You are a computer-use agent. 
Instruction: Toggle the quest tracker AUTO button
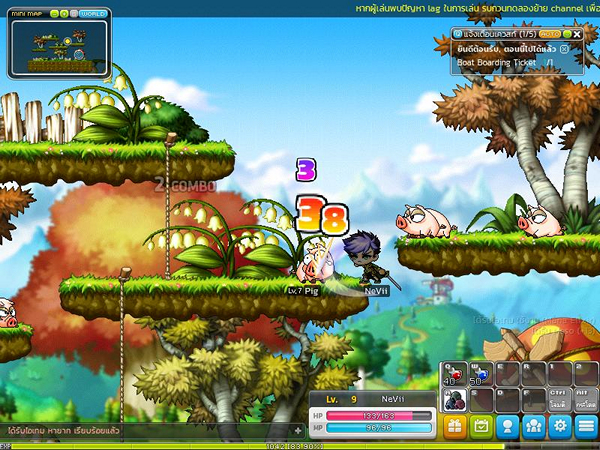(548, 34)
